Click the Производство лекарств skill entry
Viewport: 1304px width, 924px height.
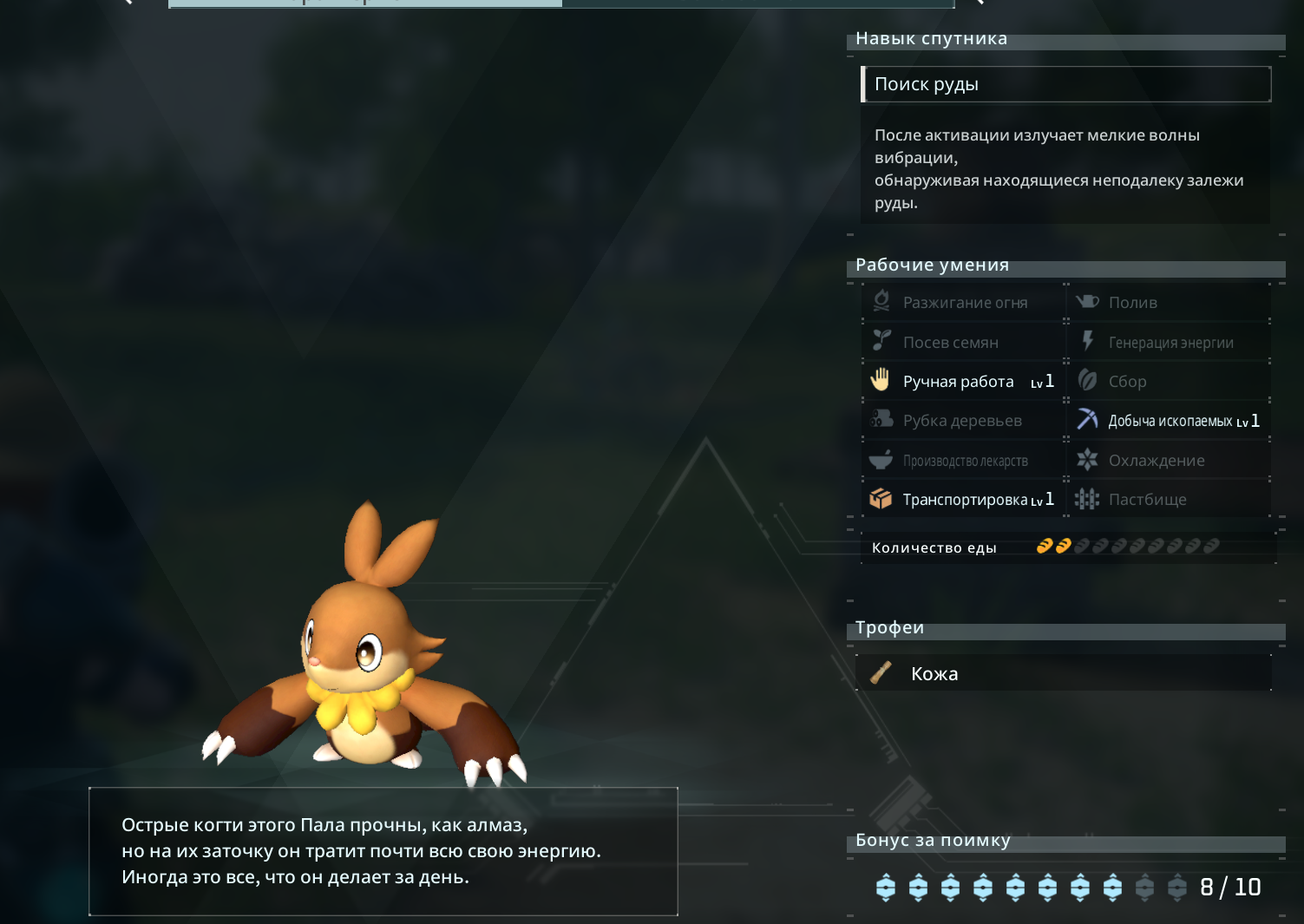pyautogui.click(x=963, y=461)
